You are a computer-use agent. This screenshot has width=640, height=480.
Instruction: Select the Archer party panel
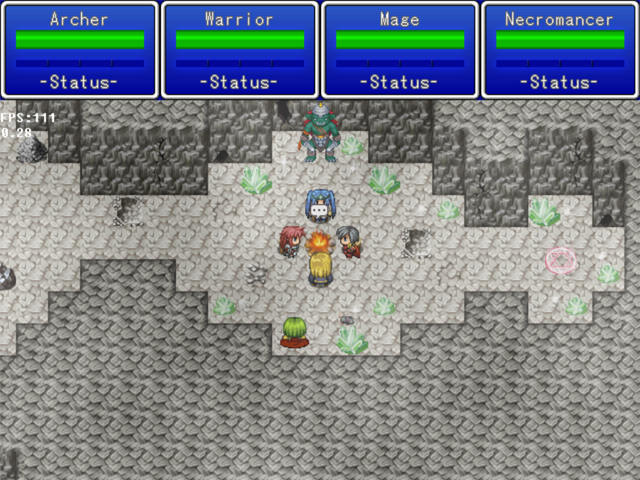coord(80,50)
